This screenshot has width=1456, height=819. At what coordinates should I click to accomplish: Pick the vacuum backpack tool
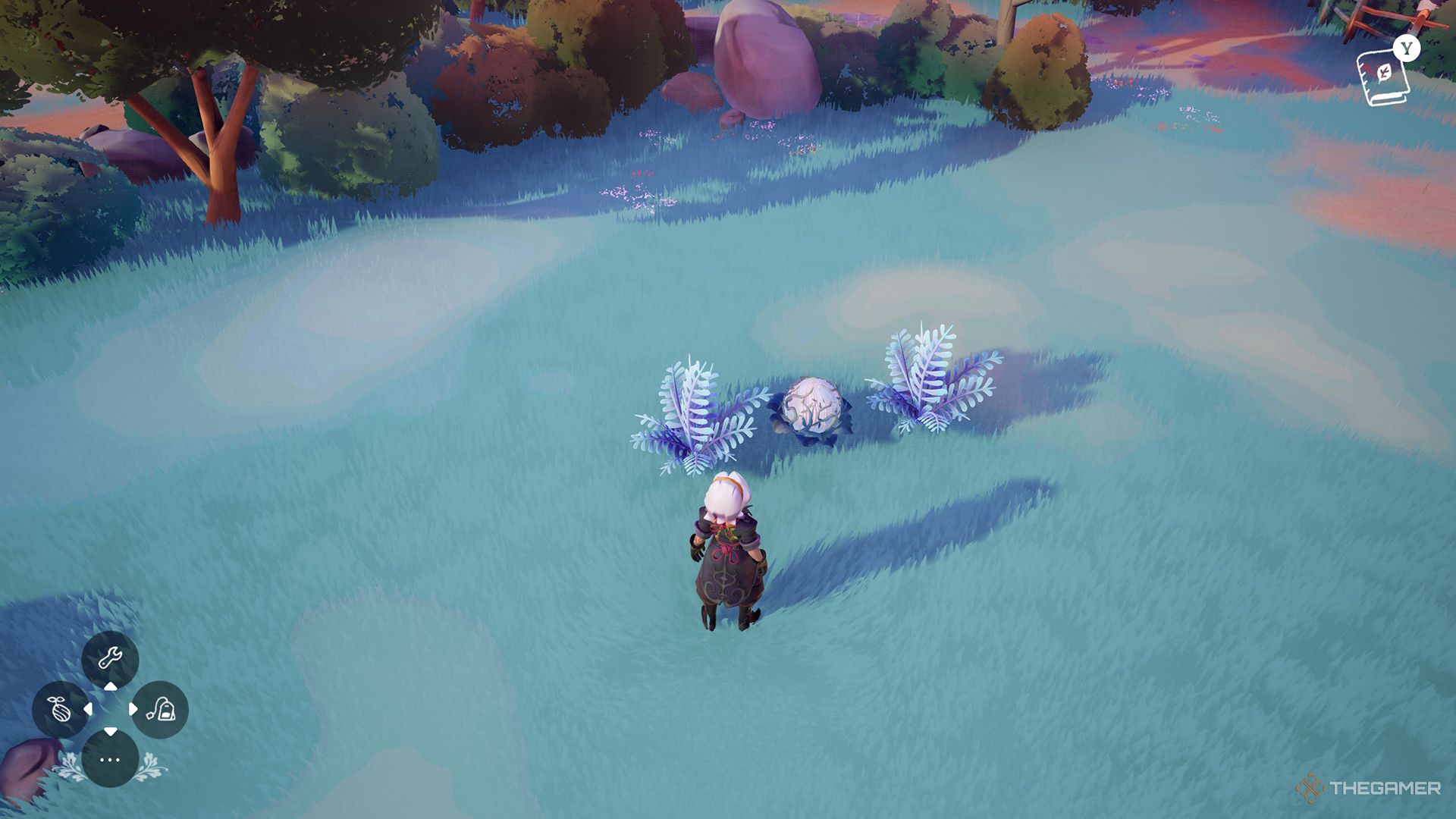[160, 710]
